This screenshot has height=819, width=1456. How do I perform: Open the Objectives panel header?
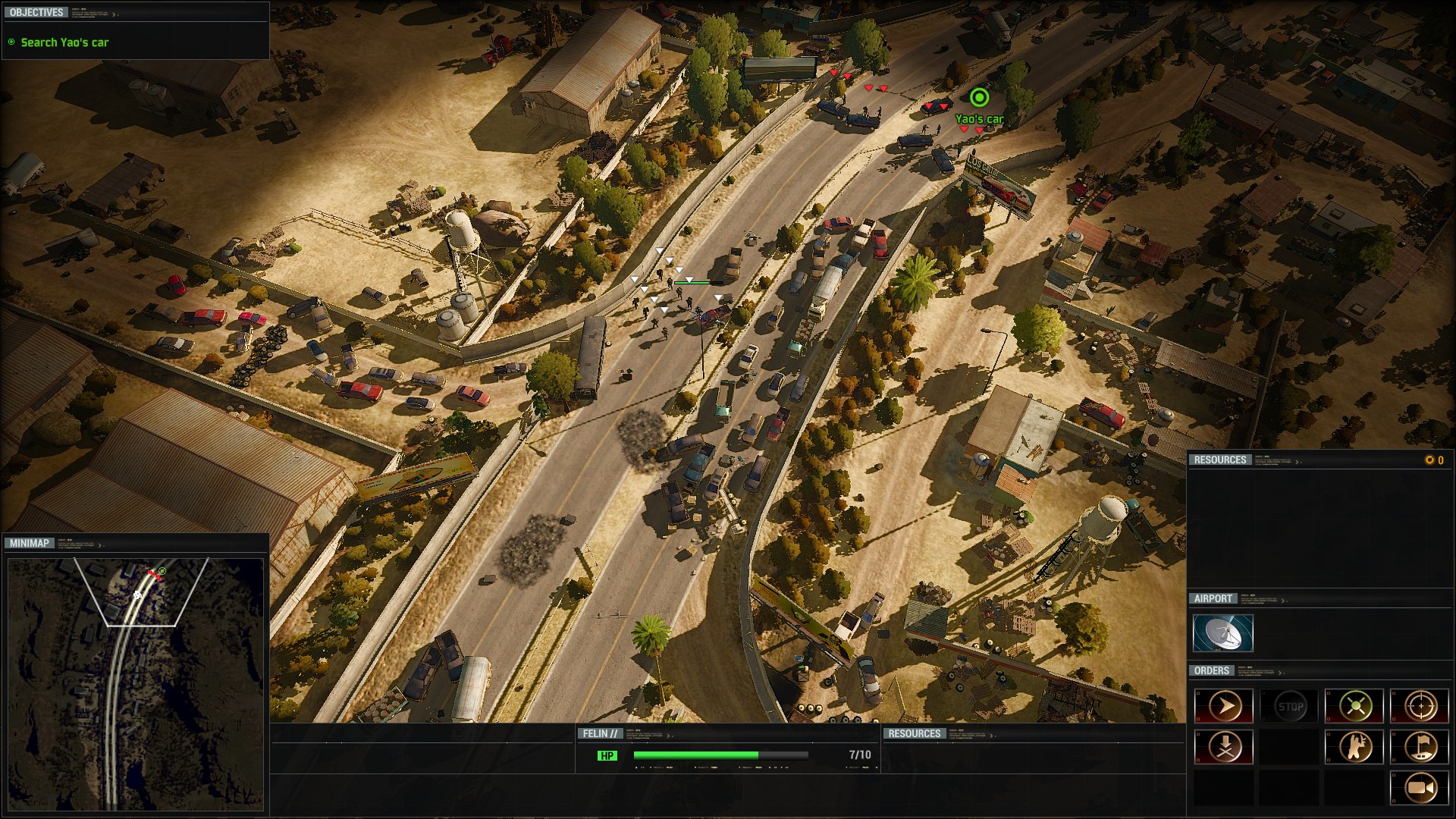36,12
